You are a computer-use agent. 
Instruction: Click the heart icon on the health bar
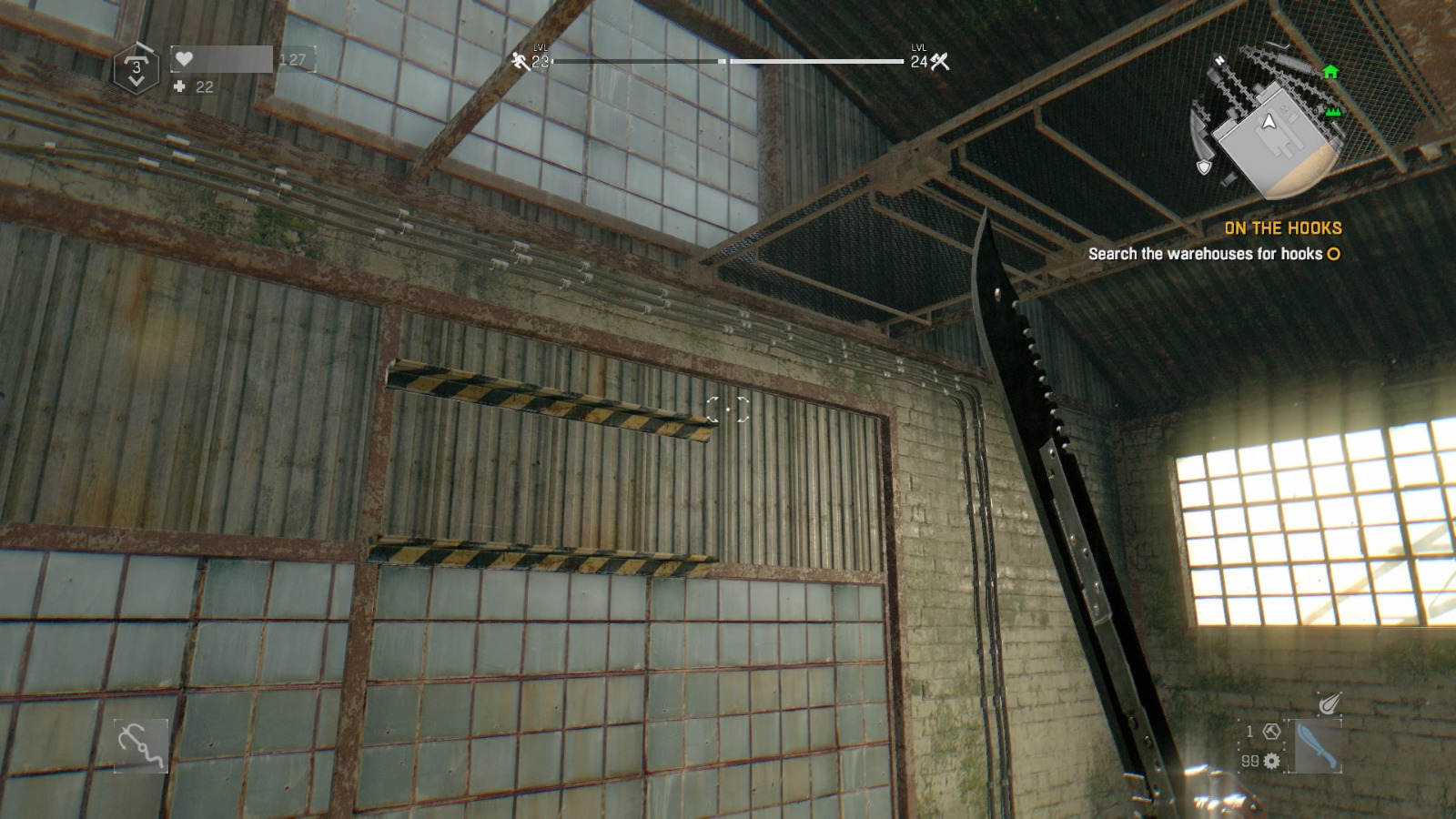(184, 59)
